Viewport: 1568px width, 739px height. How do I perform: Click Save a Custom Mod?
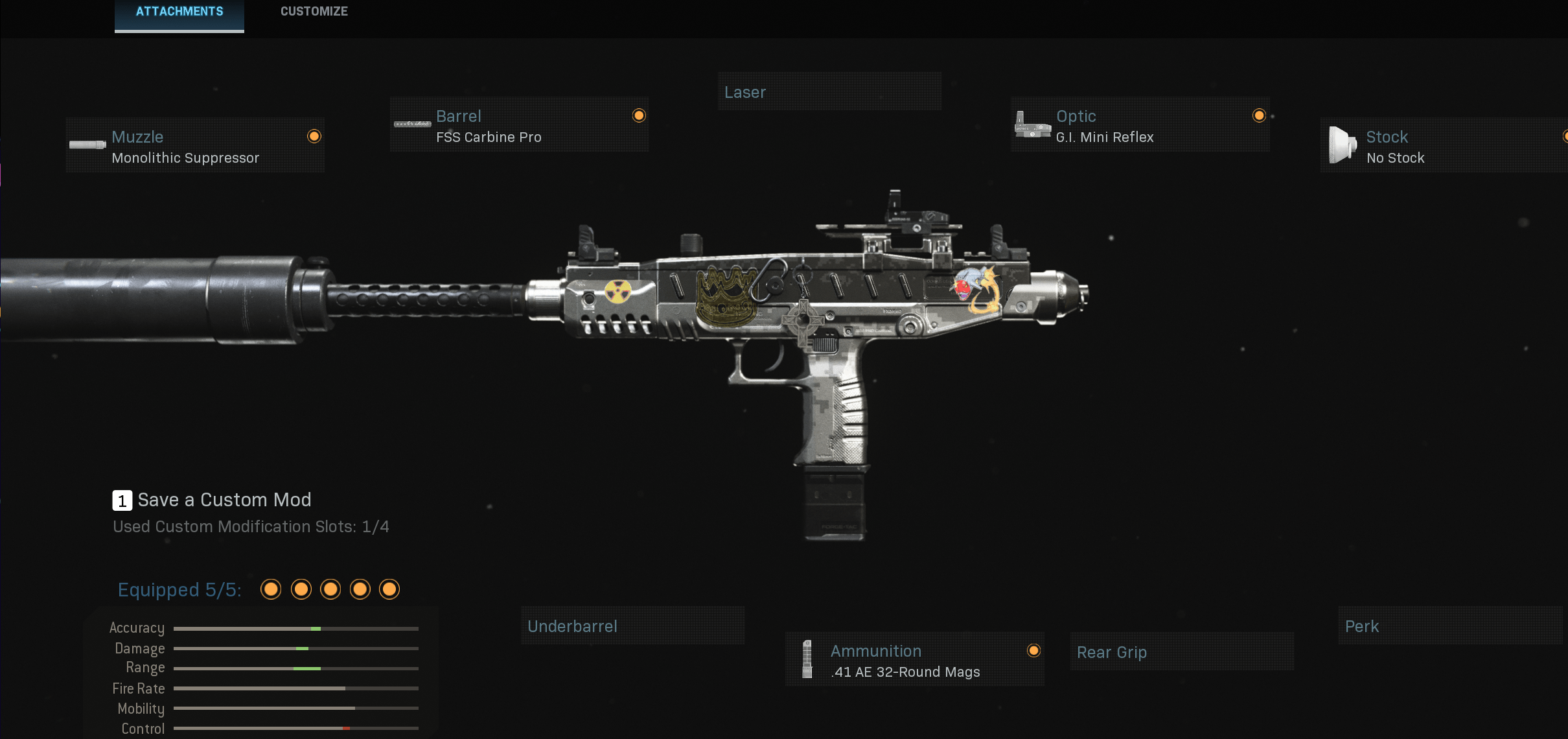tap(225, 500)
